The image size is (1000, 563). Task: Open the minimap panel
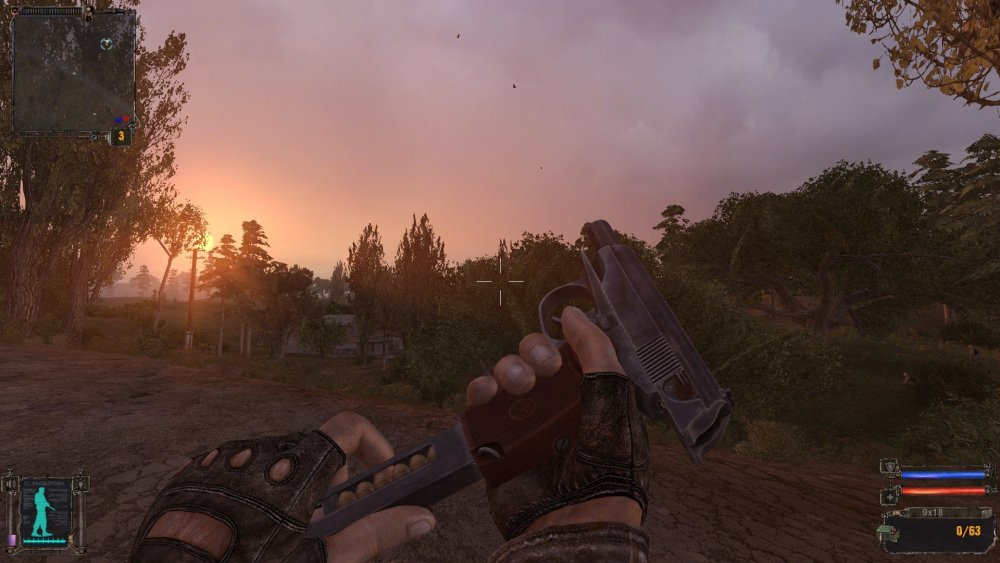(x=73, y=70)
